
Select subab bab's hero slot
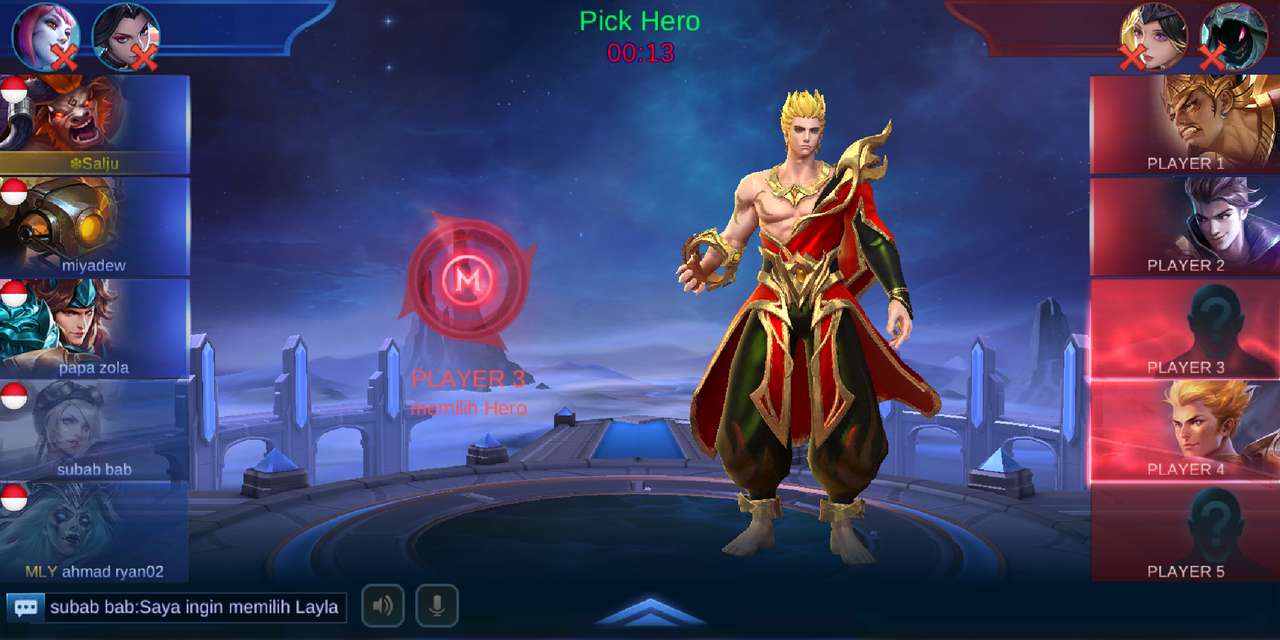pos(95,431)
